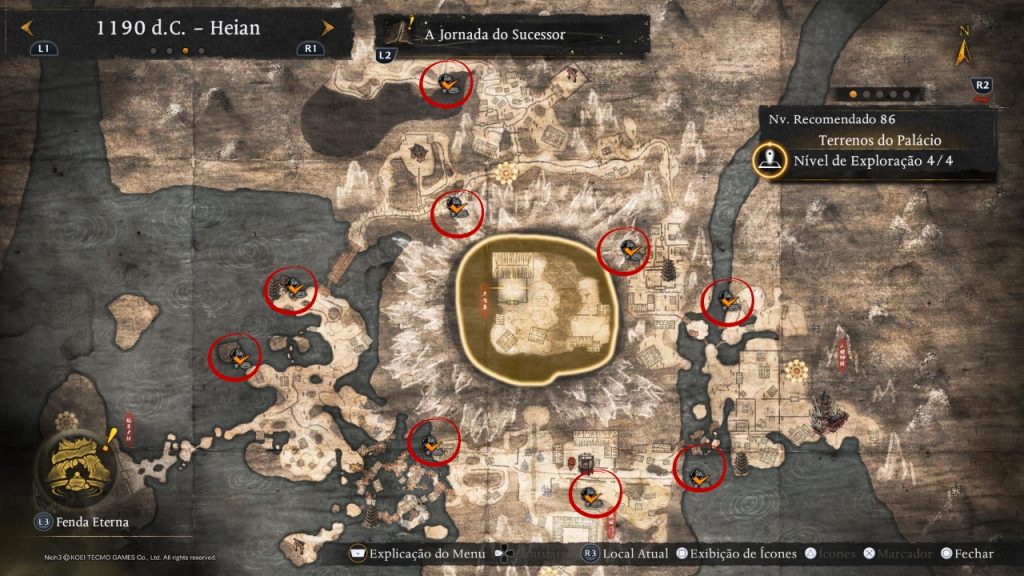The height and width of the screenshot is (576, 1024).
Task: Select the Terrenos do Palácio region panel
Action: 879,140
